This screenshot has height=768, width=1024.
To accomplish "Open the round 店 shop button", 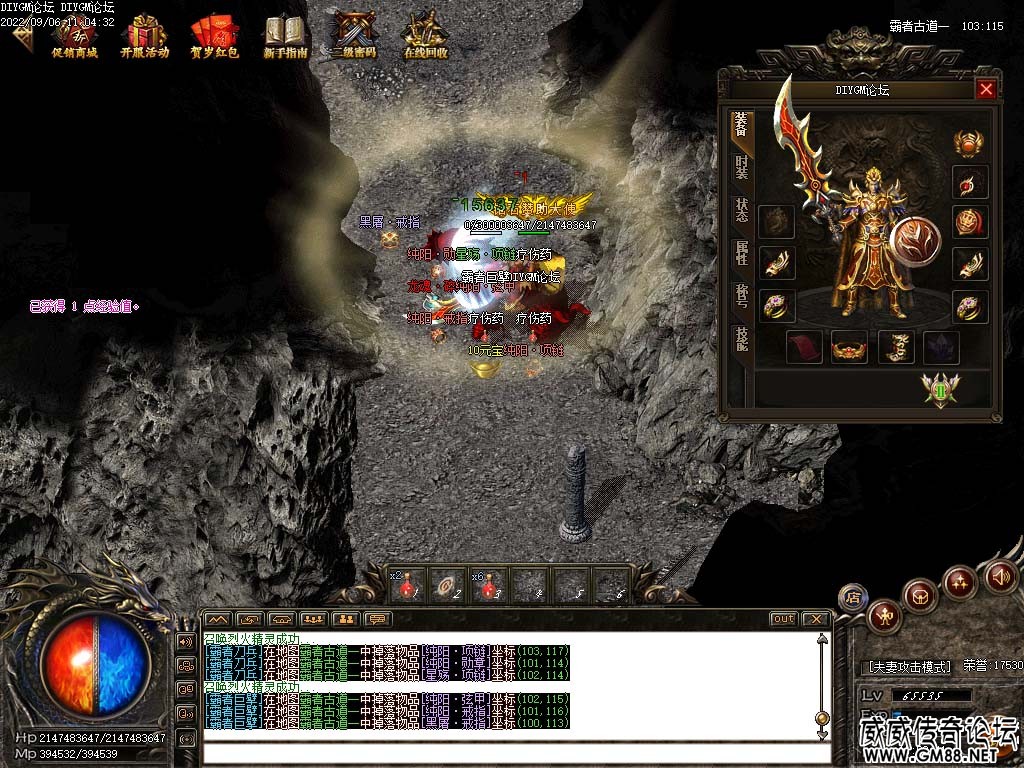I will pyautogui.click(x=852, y=597).
